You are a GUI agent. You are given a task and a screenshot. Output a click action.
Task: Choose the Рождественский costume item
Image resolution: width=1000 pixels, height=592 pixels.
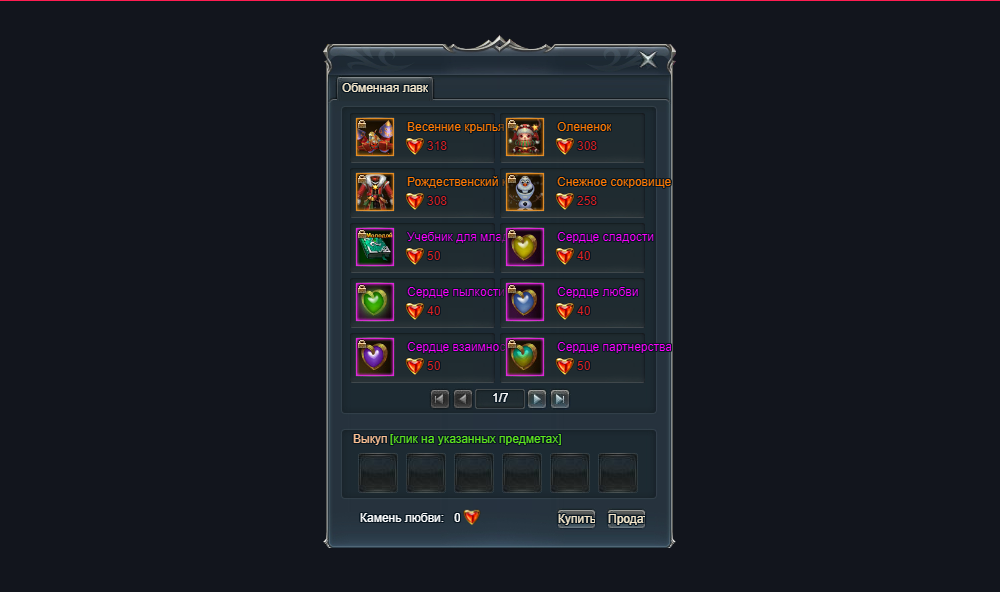tap(375, 192)
